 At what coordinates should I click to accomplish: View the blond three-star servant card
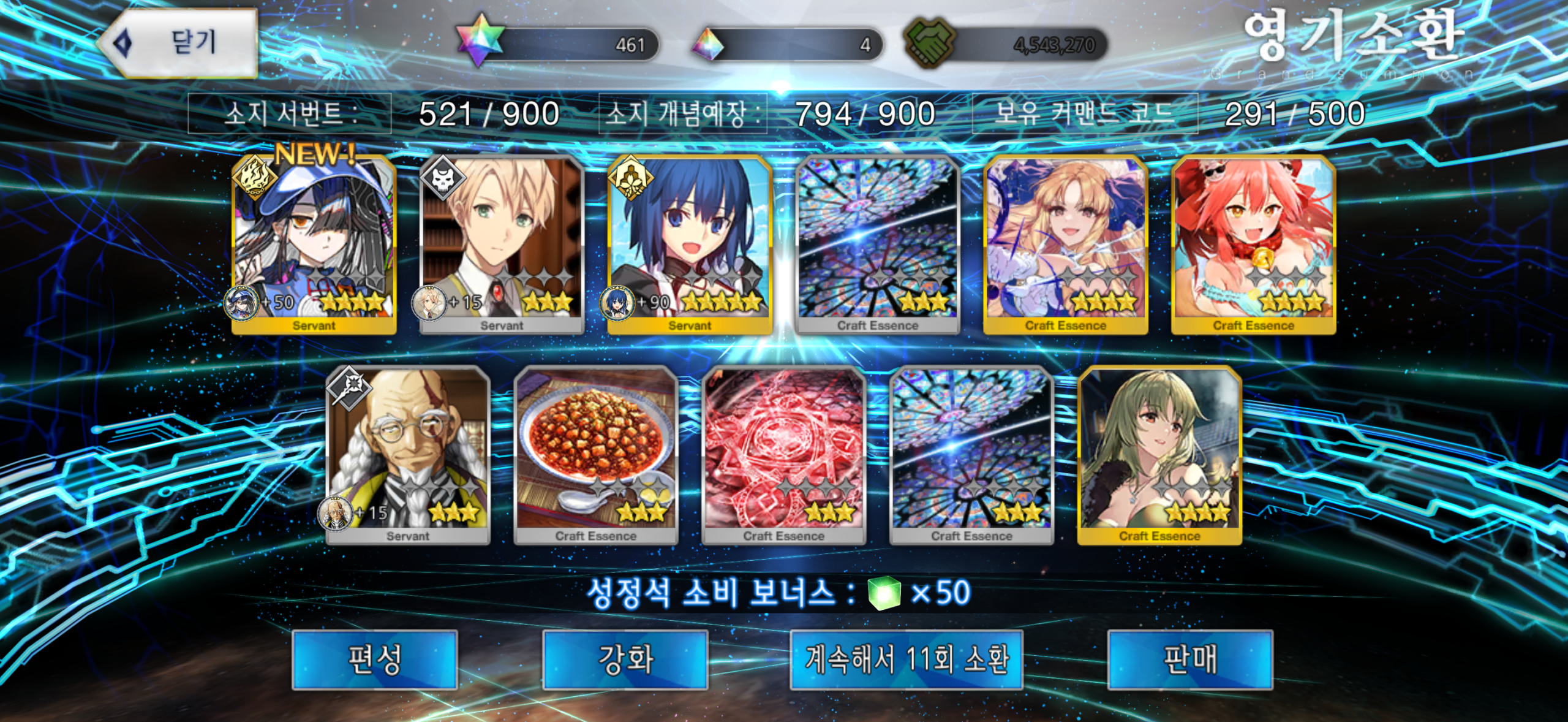pos(502,245)
